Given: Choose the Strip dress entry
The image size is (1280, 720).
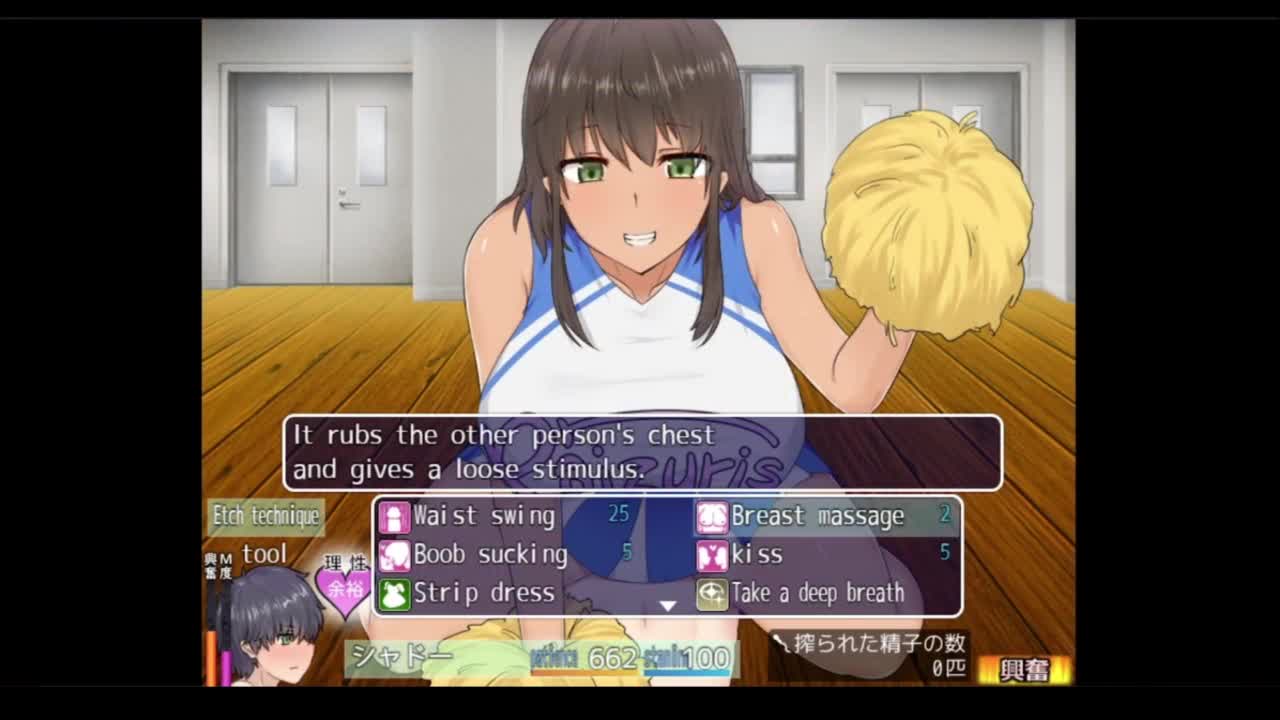Looking at the screenshot, I should click(x=484, y=593).
